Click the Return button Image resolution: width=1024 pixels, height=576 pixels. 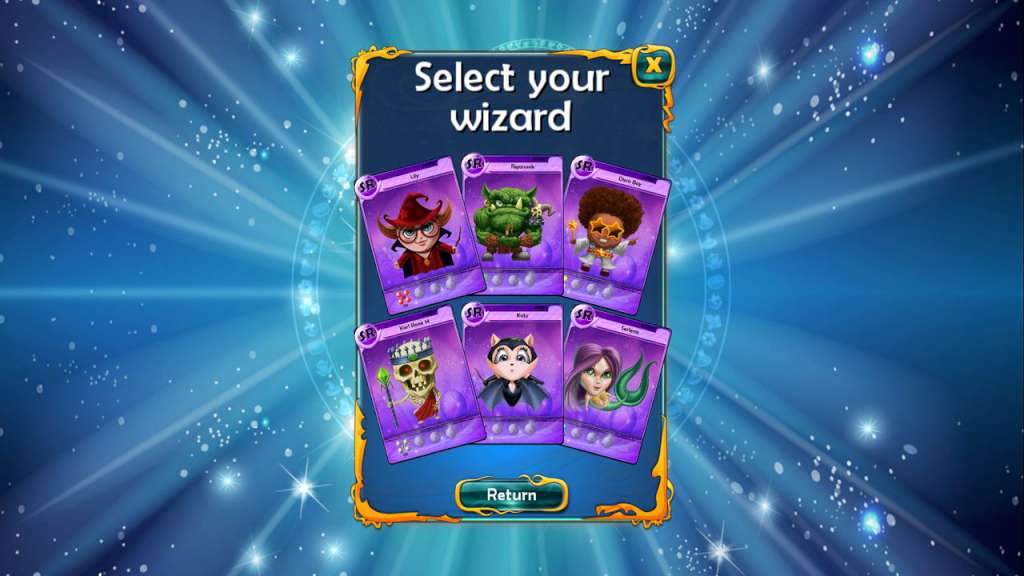(511, 494)
